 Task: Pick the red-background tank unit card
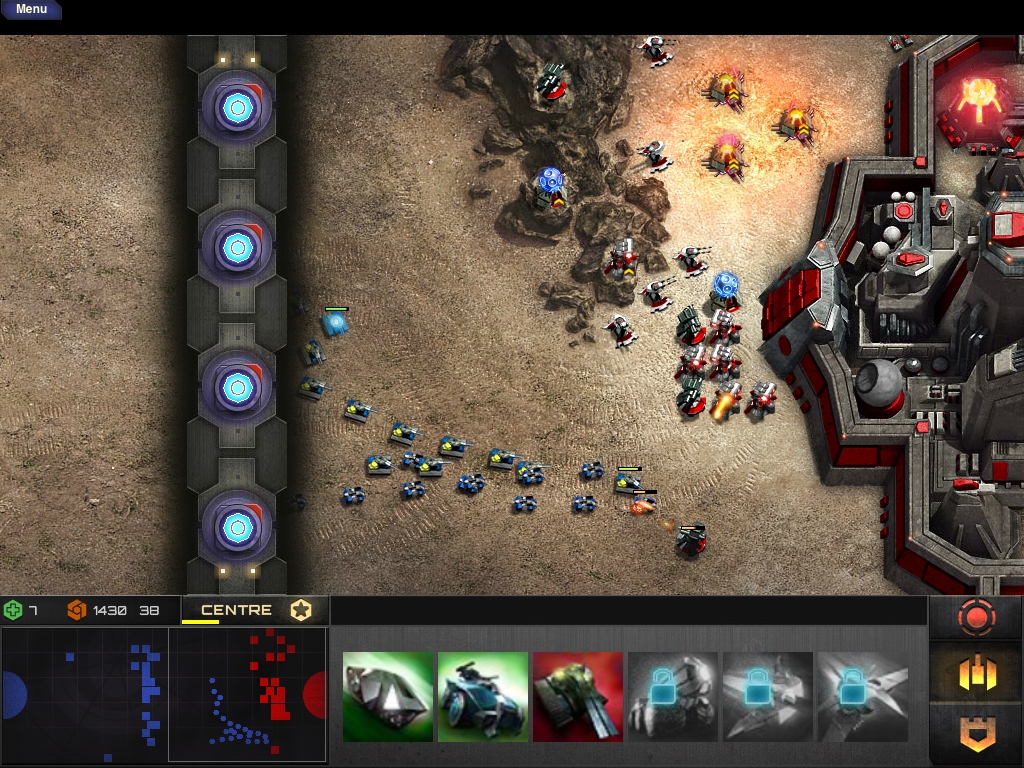coord(578,697)
